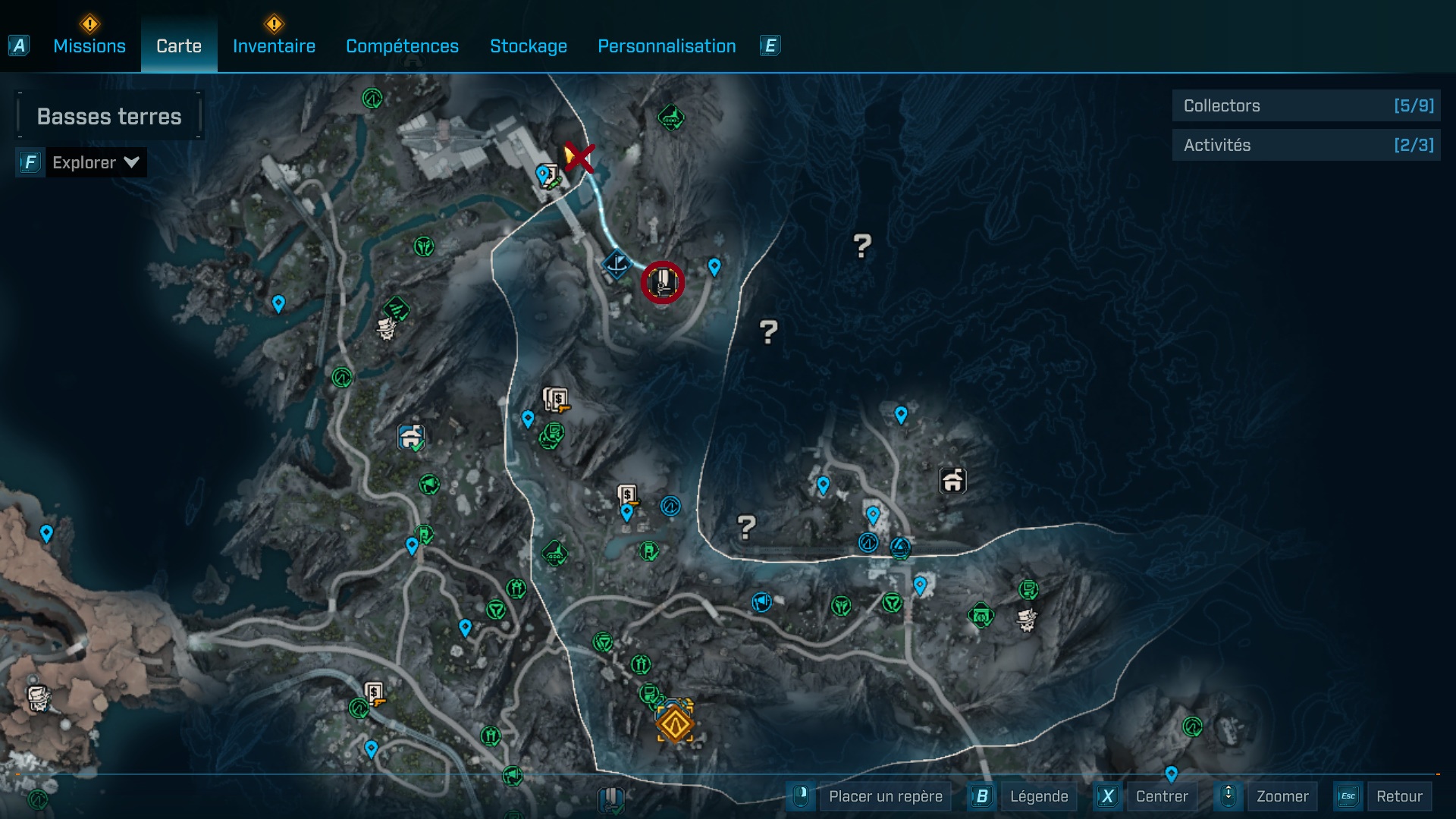The image size is (1456, 819).
Task: Select a blue waypoint pin on the map
Action: (713, 266)
